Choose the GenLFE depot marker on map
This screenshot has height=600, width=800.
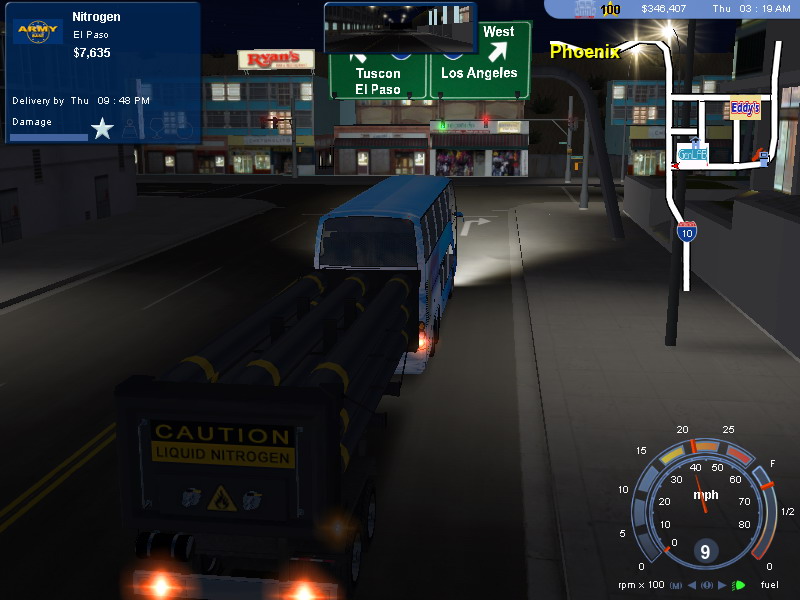tap(692, 153)
